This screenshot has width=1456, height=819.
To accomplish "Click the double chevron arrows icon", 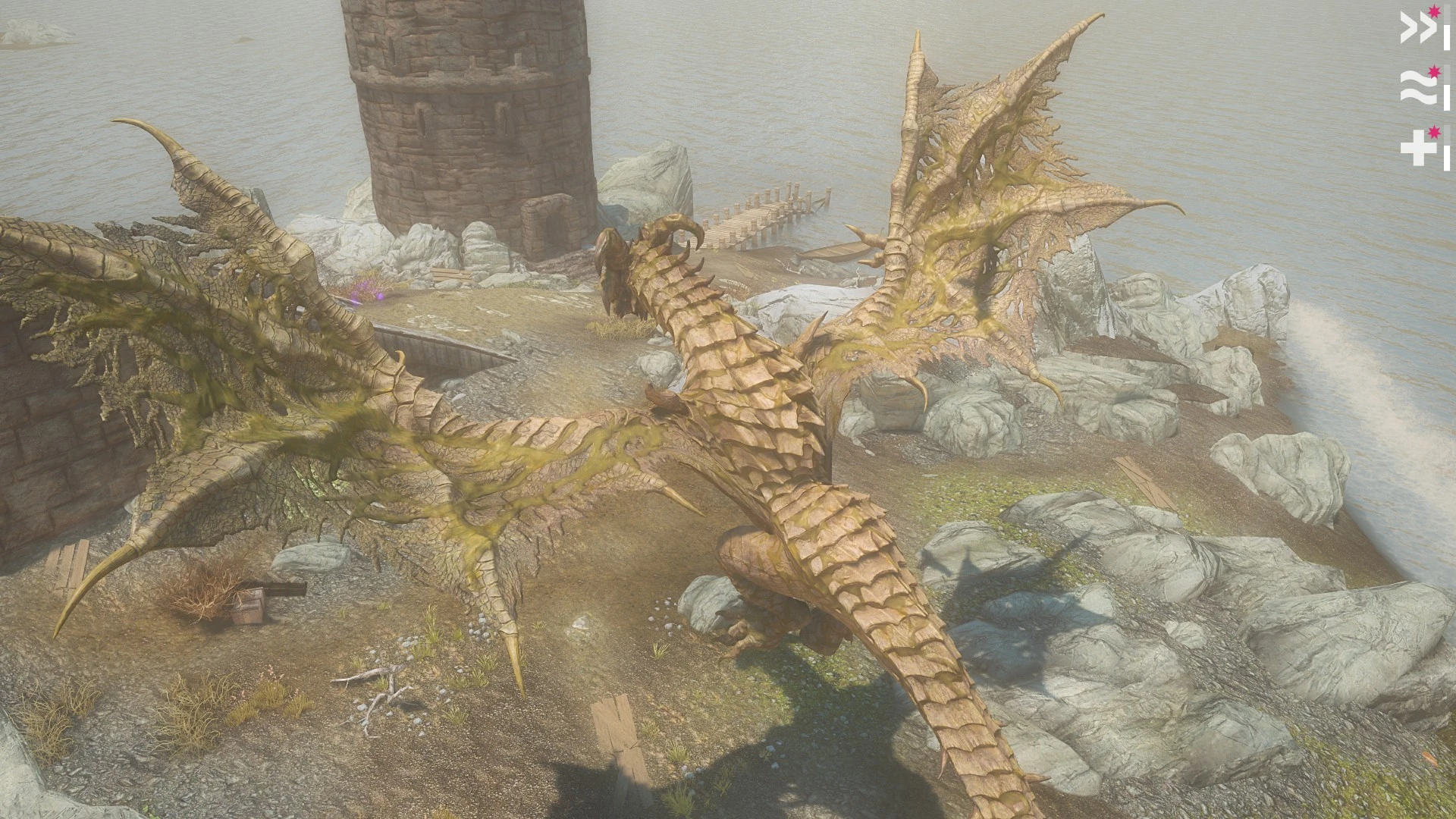I will pyautogui.click(x=1414, y=30).
